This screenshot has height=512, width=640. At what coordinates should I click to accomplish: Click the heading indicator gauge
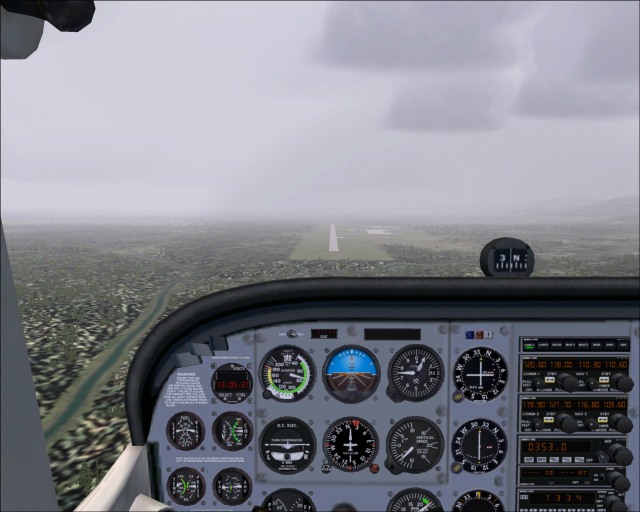click(351, 444)
